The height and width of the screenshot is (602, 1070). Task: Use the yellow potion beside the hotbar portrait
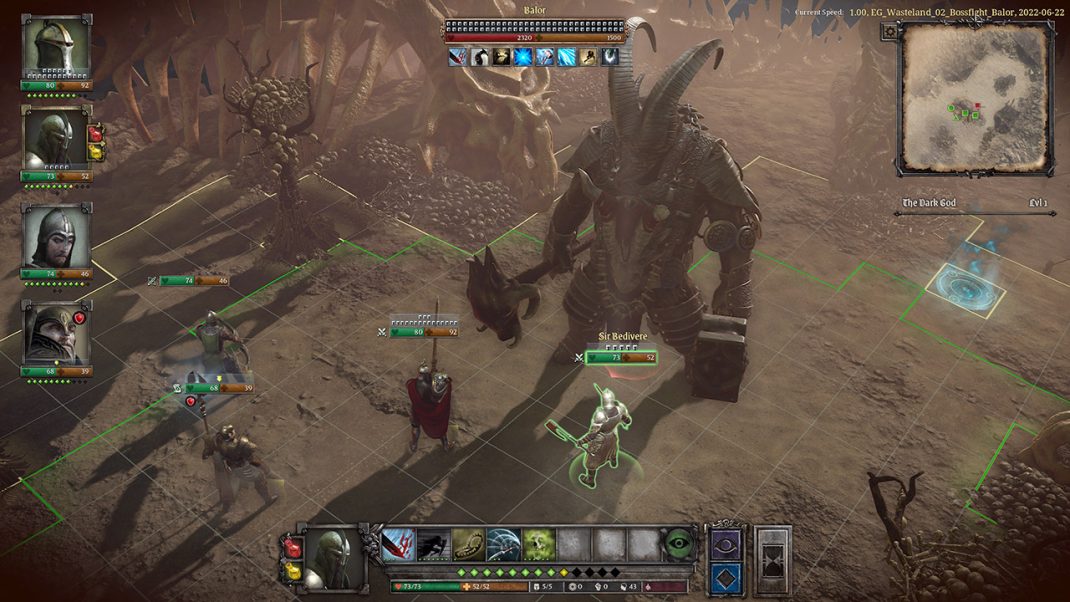(292, 571)
